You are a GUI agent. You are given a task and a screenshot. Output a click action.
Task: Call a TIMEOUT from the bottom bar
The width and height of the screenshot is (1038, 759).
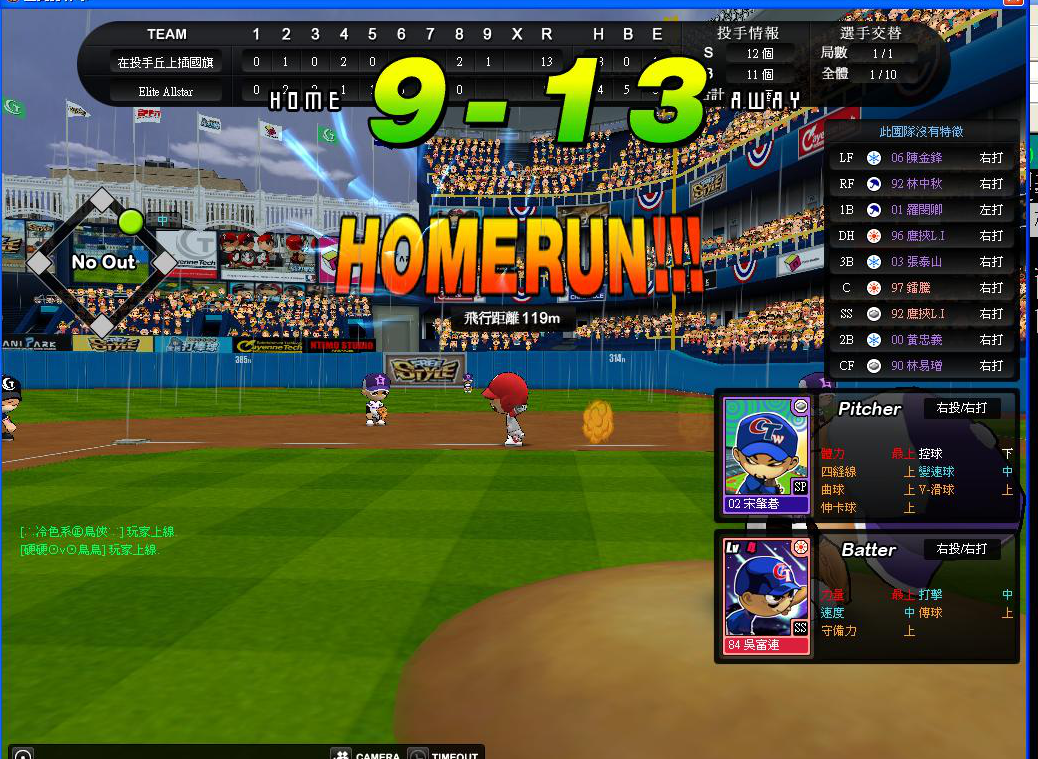pyautogui.click(x=445, y=755)
